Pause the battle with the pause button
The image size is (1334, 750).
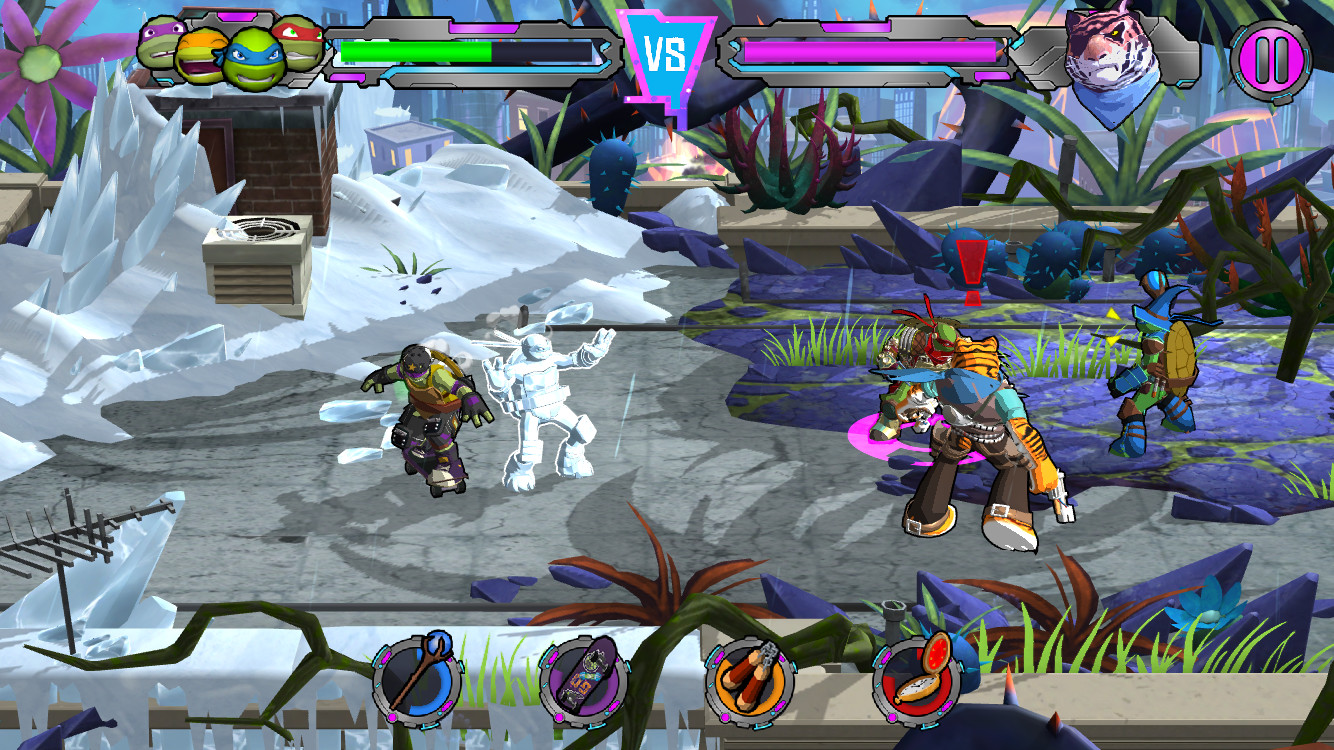coord(1270,59)
